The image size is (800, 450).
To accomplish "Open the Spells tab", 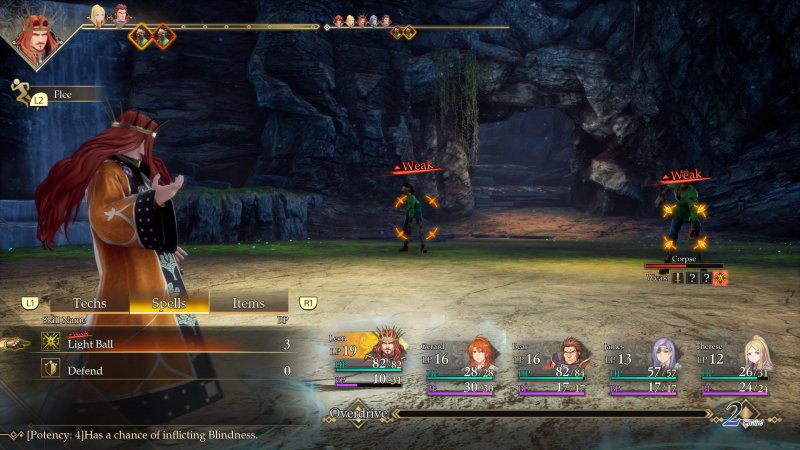I will click(x=168, y=303).
